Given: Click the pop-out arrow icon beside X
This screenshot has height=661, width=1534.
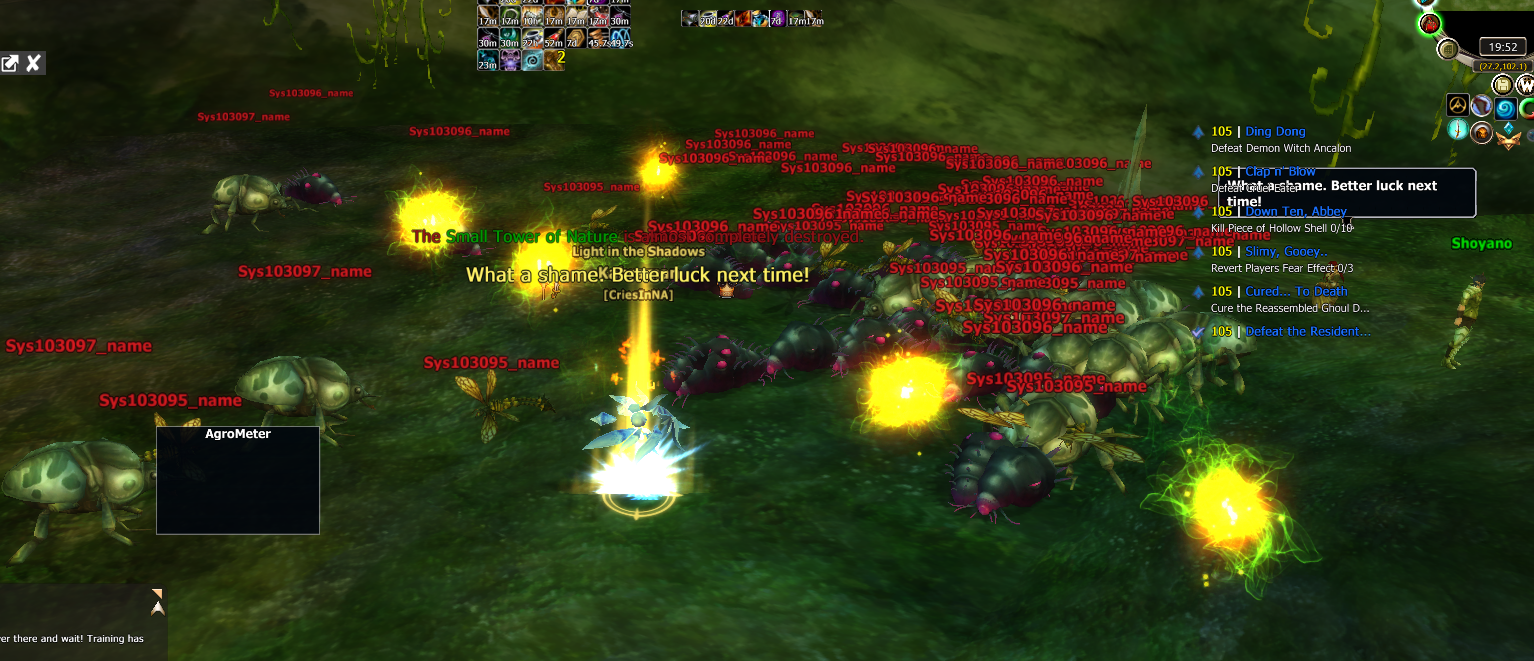Looking at the screenshot, I should pos(10,64).
